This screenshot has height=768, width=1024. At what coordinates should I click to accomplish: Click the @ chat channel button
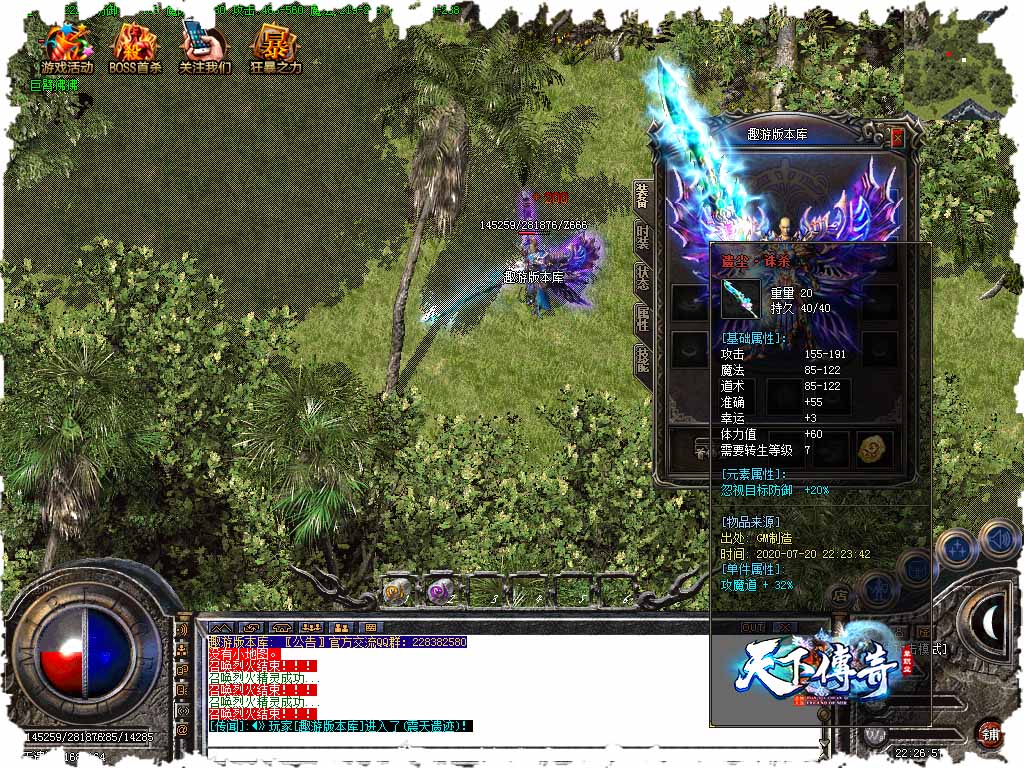pyautogui.click(x=182, y=730)
